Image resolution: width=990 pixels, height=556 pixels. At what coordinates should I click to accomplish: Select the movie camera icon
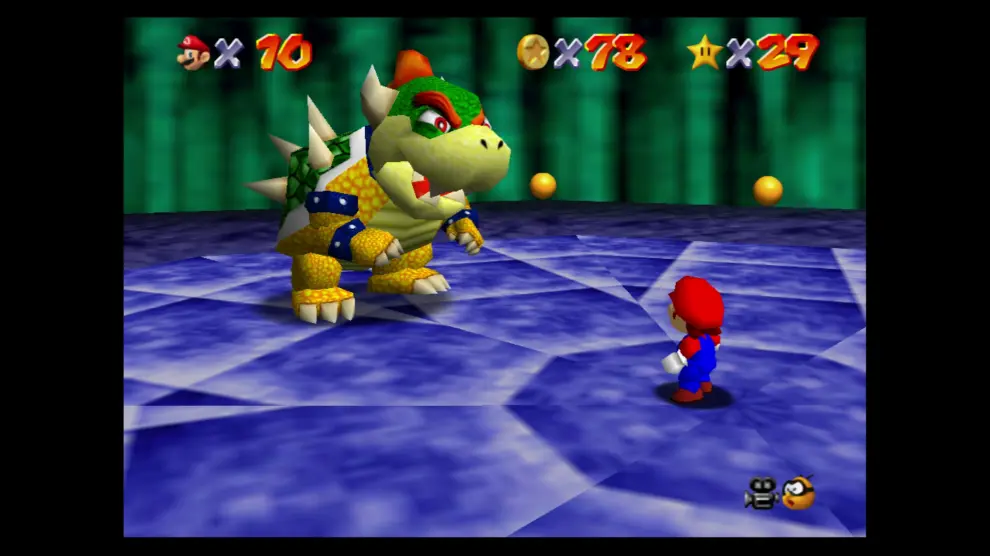click(761, 493)
